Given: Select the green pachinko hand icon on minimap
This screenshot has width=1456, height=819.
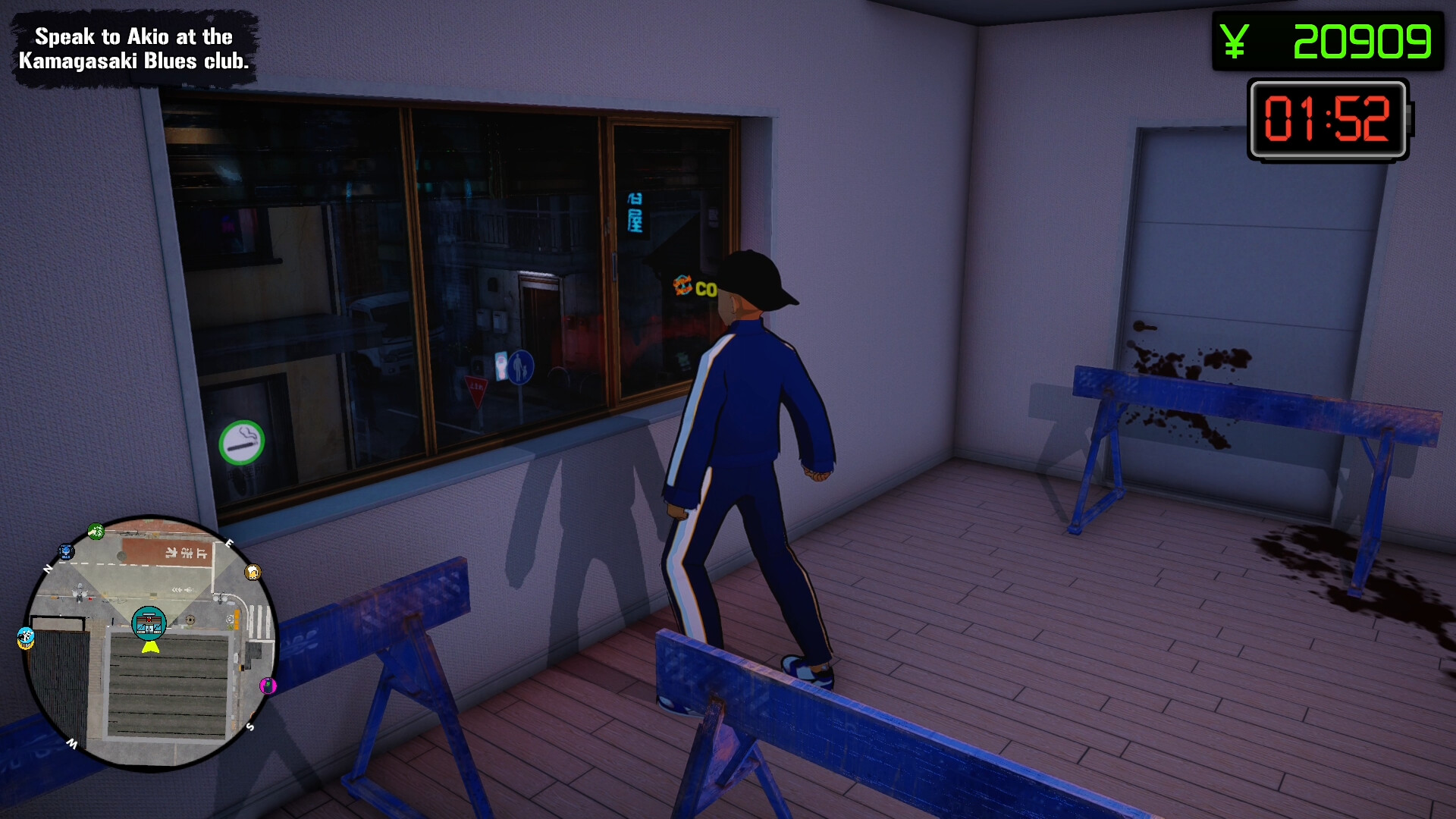Looking at the screenshot, I should pos(96,529).
